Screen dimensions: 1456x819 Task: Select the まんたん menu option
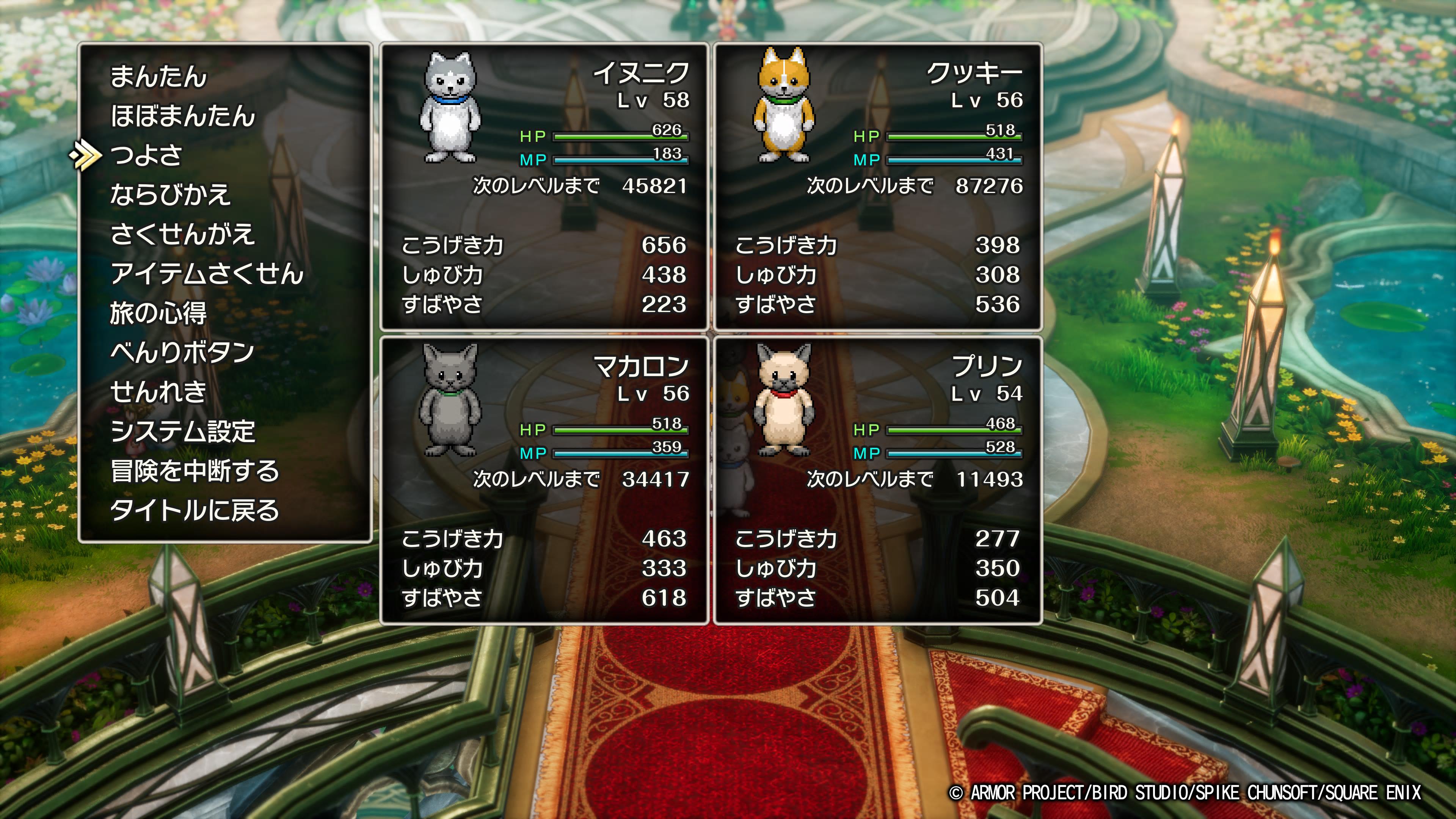tap(158, 77)
